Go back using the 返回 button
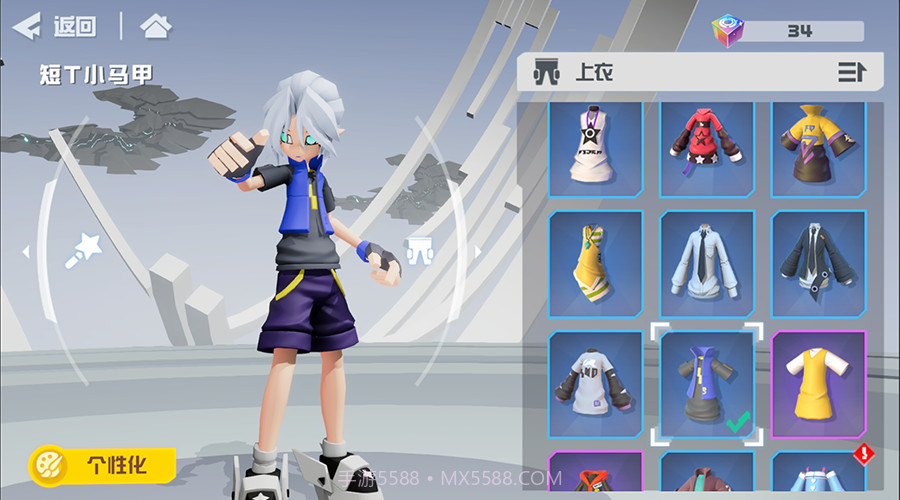900x500 pixels. coord(56,26)
